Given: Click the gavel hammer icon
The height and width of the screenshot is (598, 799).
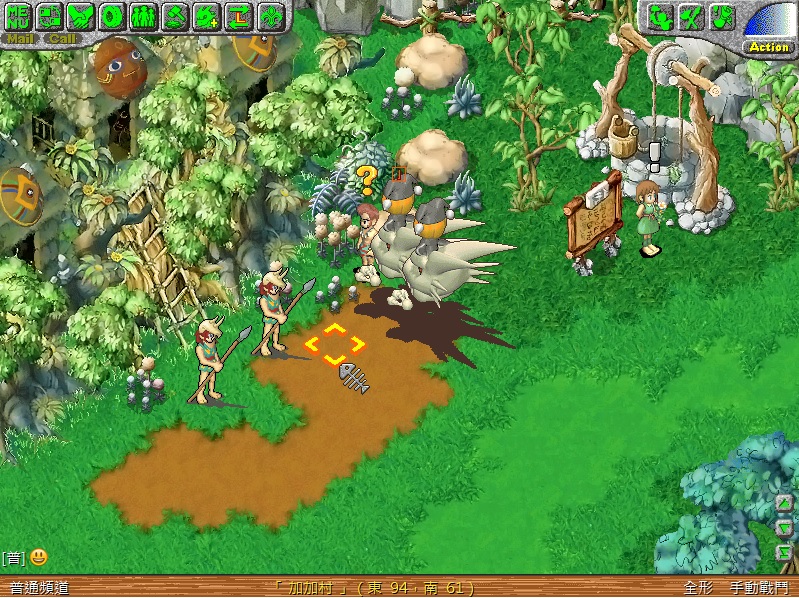Looking at the screenshot, I should point(175,16).
